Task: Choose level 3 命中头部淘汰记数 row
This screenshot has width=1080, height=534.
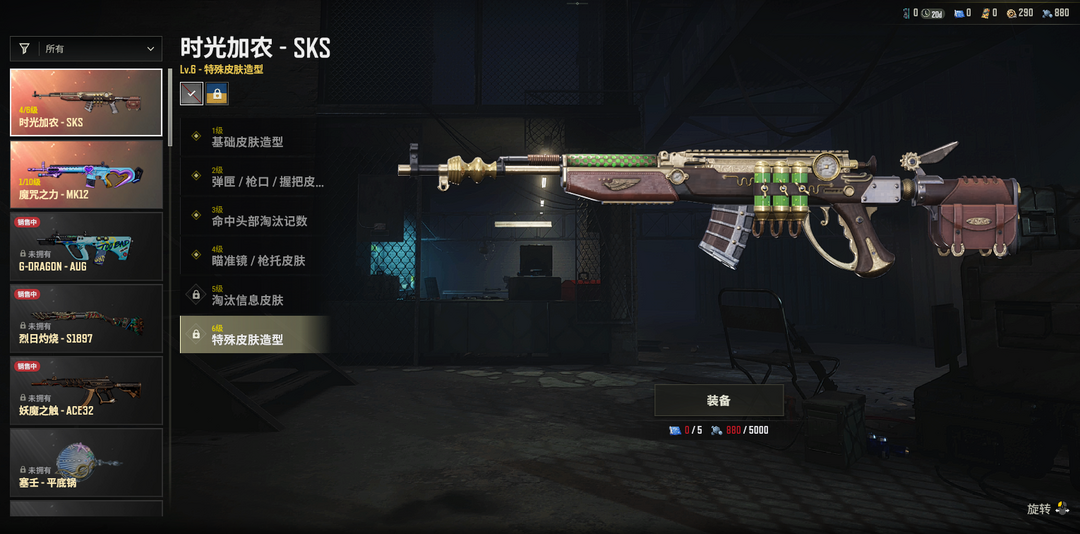Action: [254, 216]
